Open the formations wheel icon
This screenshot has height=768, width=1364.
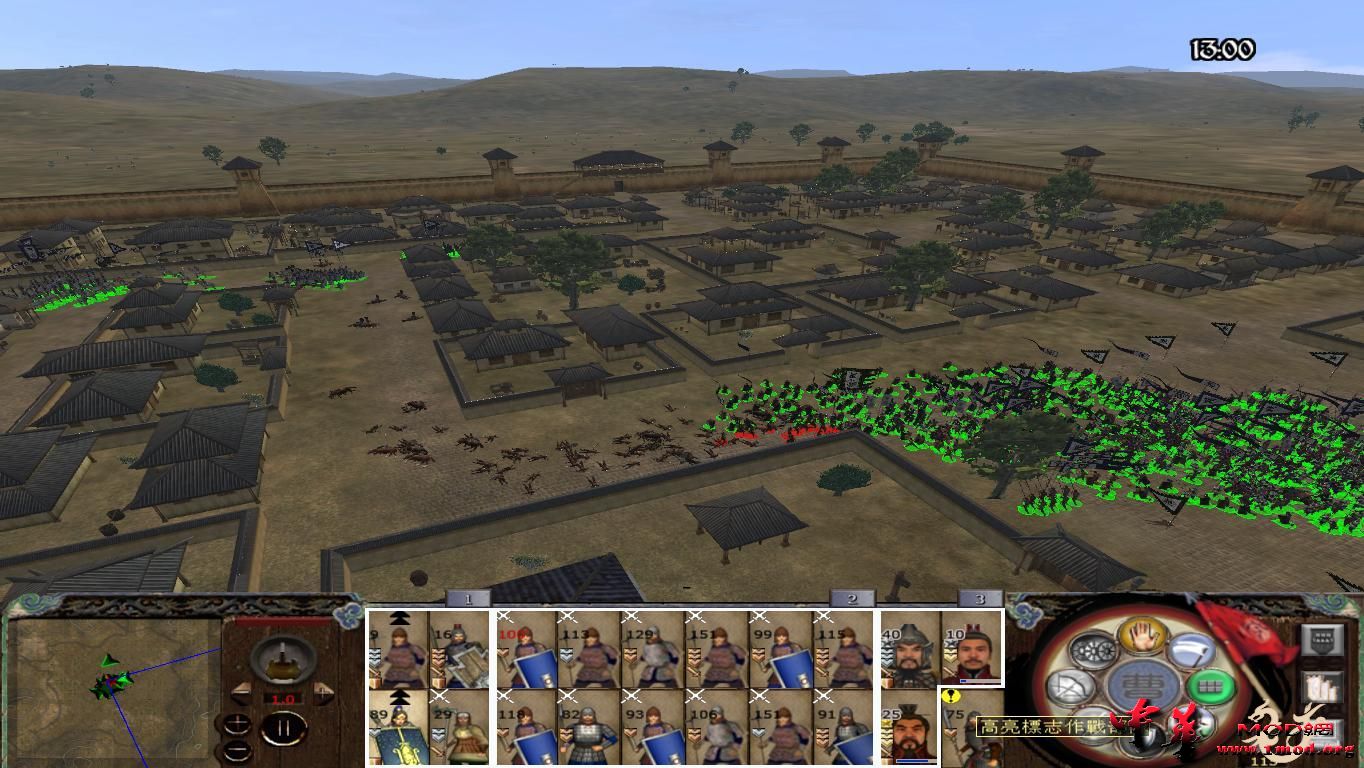pos(1092,650)
